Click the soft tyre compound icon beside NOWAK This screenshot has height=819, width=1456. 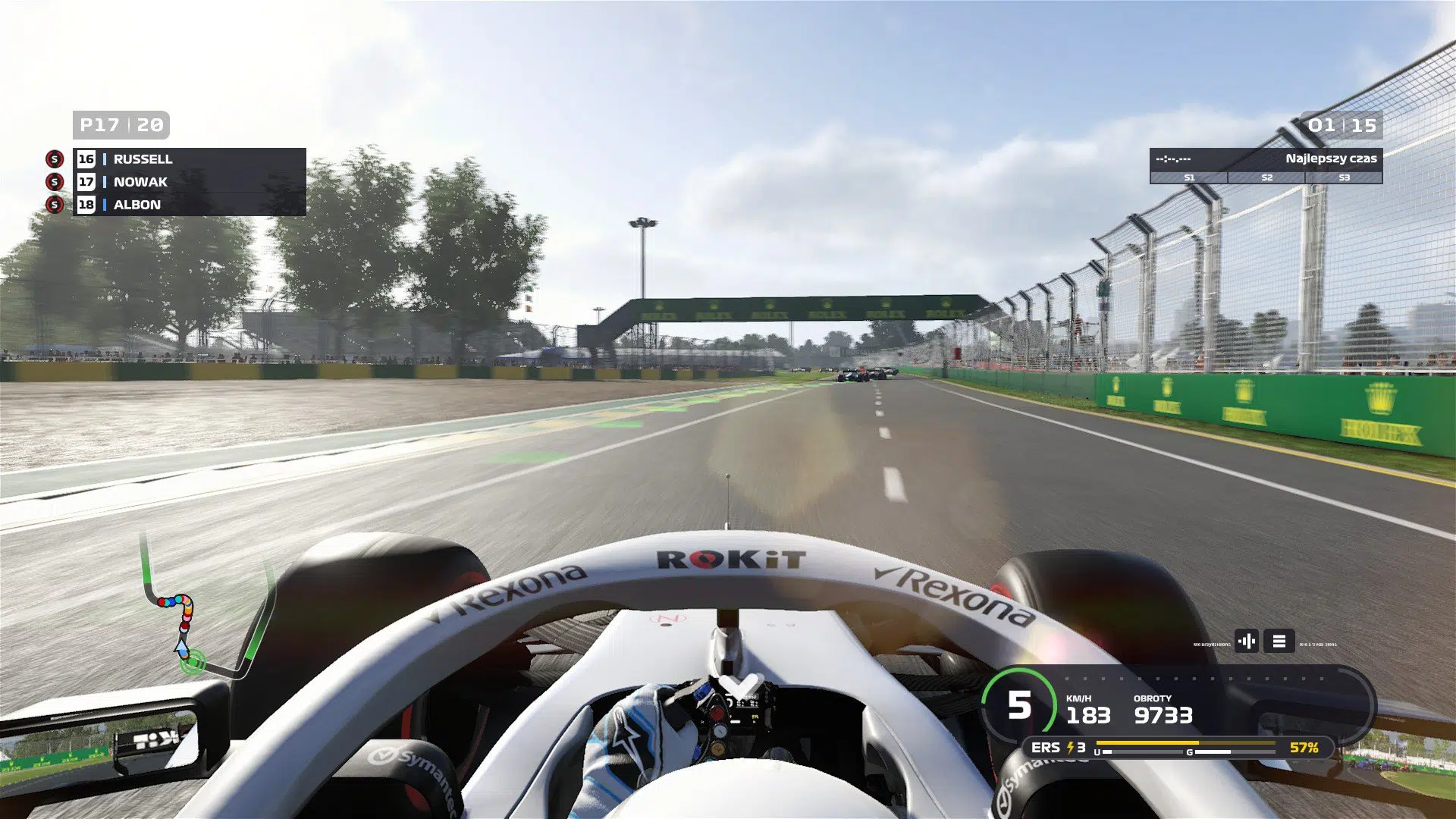tap(54, 182)
